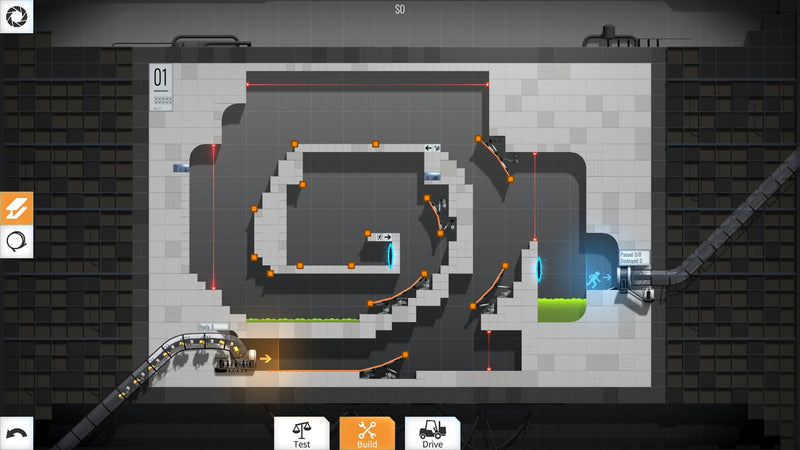800x450 pixels.
Task: Select the steel girder building material
Action: point(17,207)
